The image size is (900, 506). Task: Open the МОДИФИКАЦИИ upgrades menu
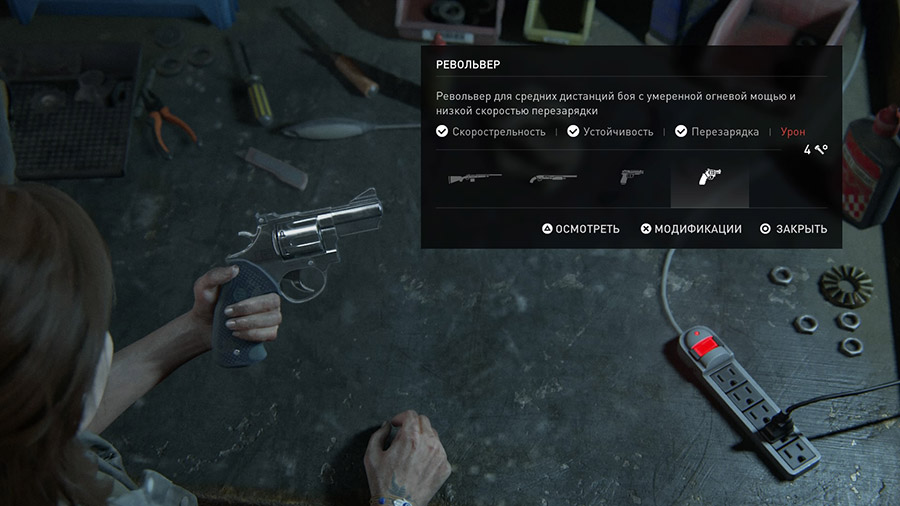691,229
